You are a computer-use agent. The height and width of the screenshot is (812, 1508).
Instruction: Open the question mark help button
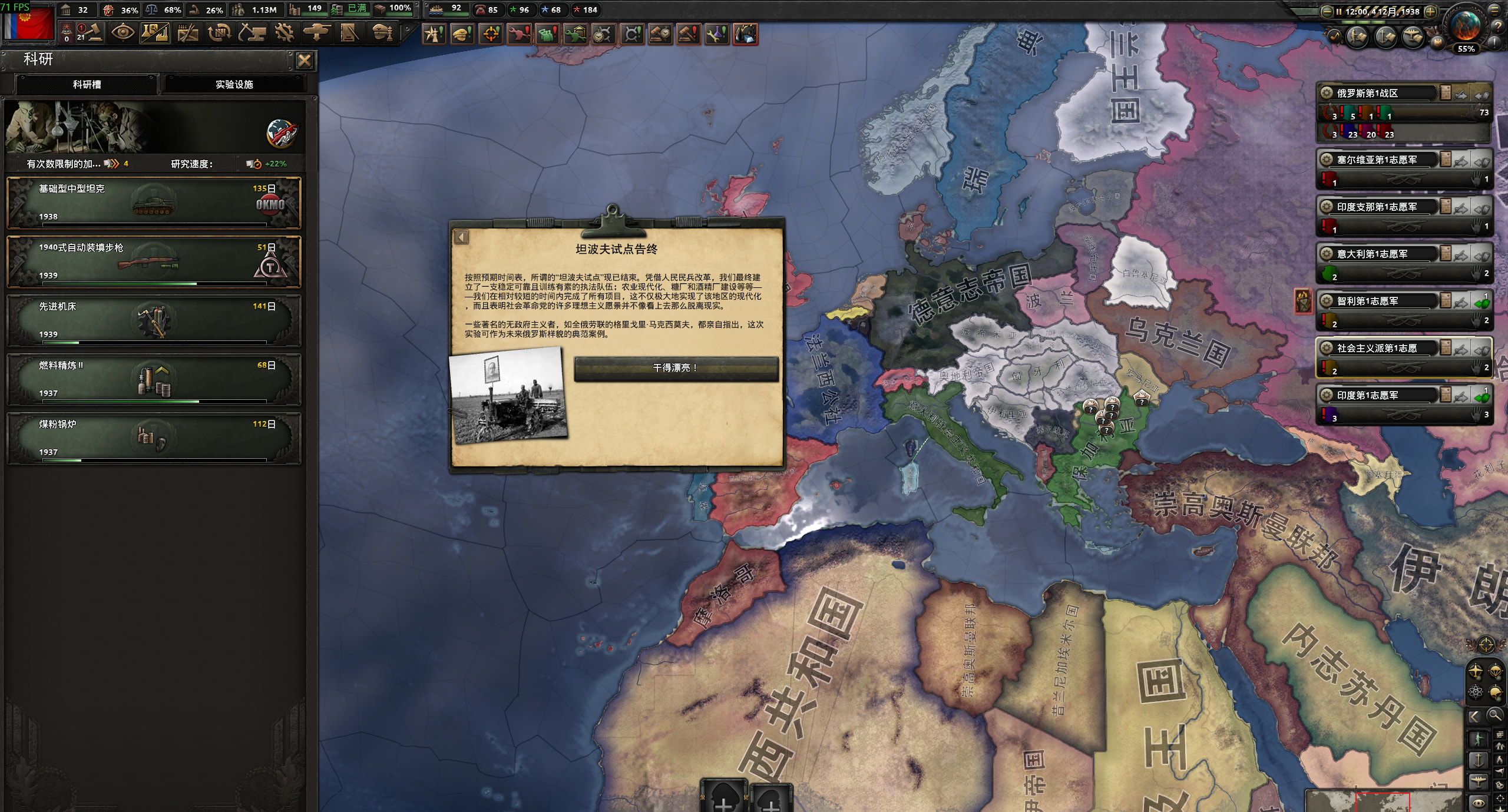click(x=1497, y=26)
